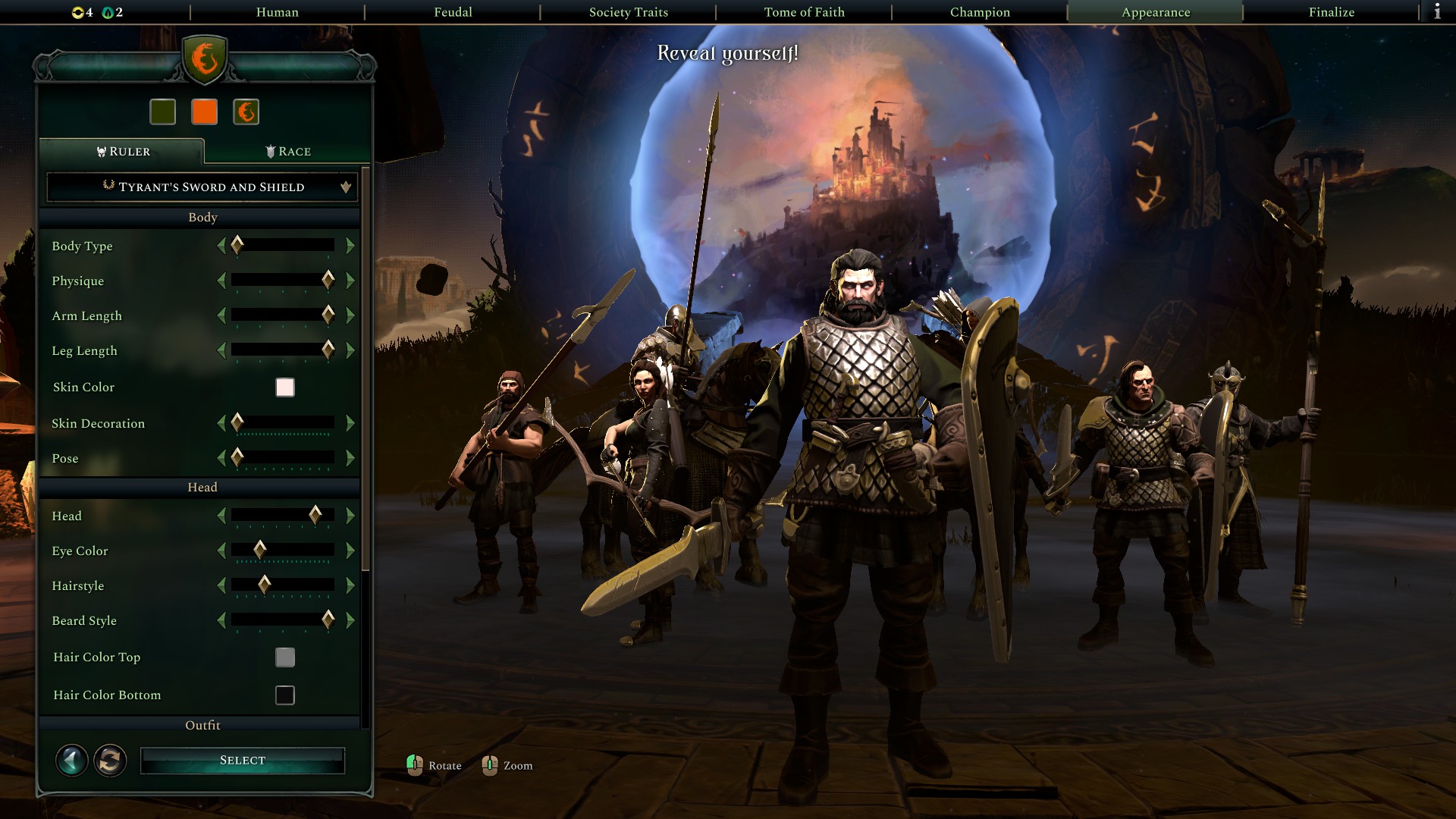Click the Select button
1456x819 pixels.
(x=242, y=760)
